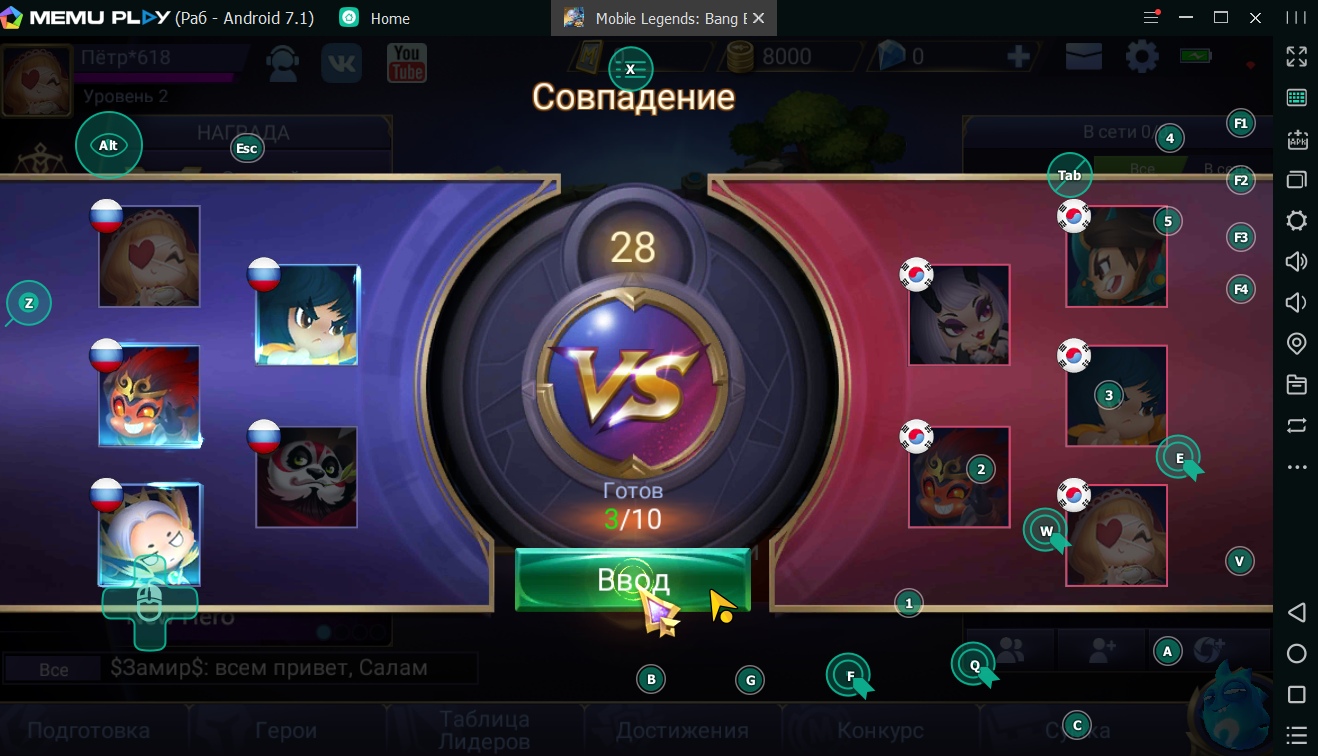
Task: Open the VK social icon in-game
Action: click(x=341, y=62)
